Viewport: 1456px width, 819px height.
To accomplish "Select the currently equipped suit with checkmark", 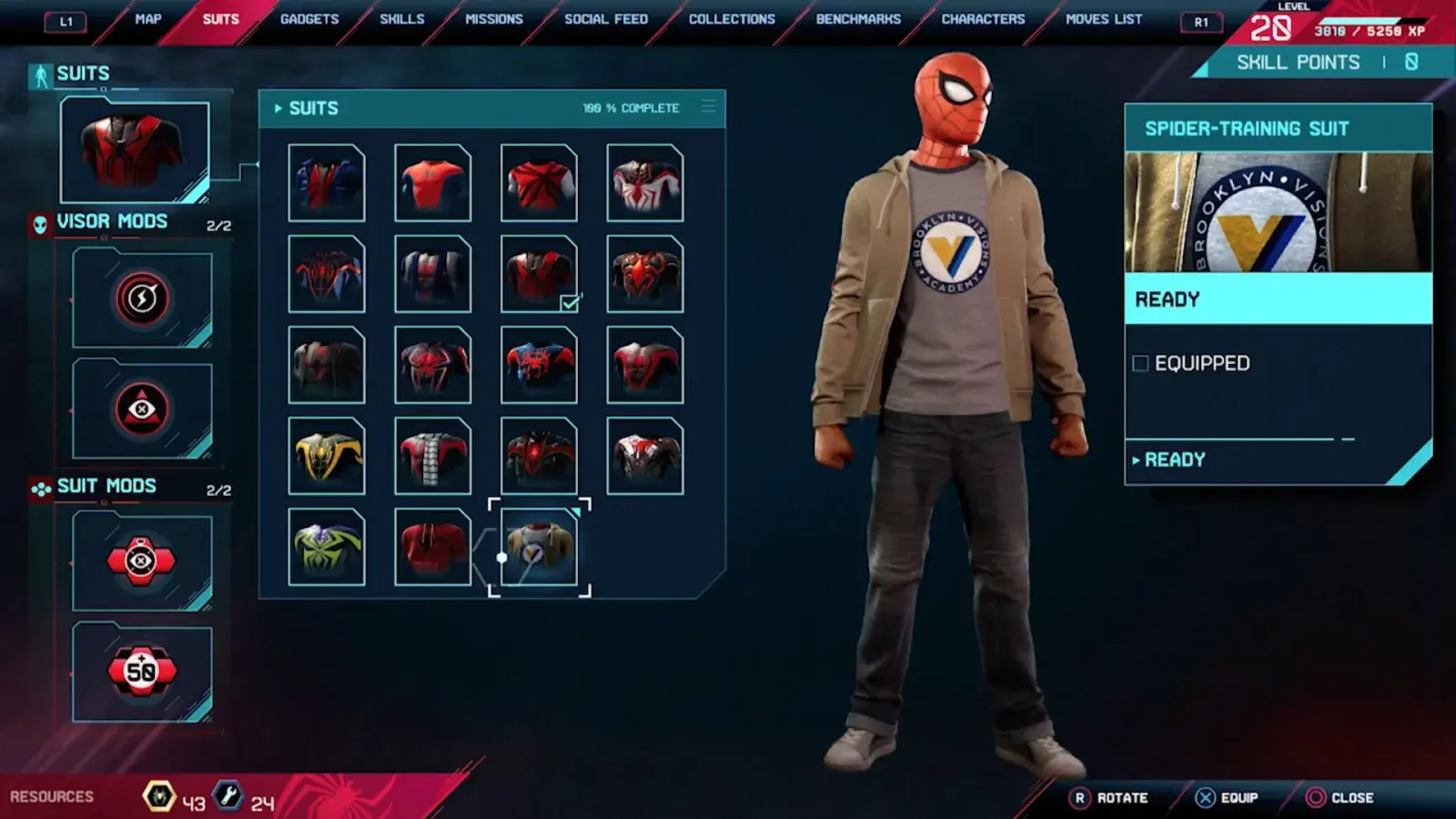I will tap(539, 274).
